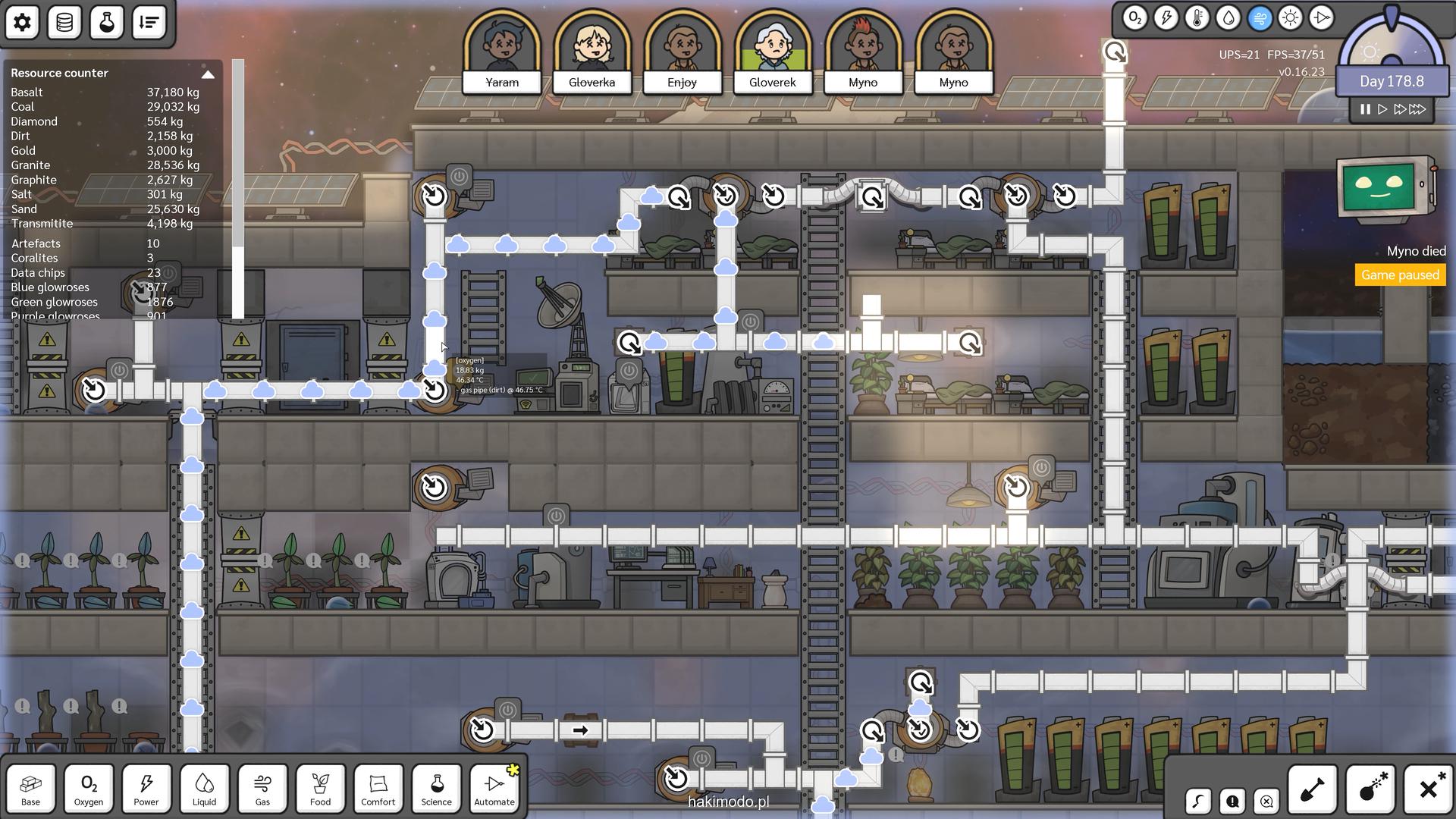
Task: Open the gear settings menu
Action: coord(22,23)
